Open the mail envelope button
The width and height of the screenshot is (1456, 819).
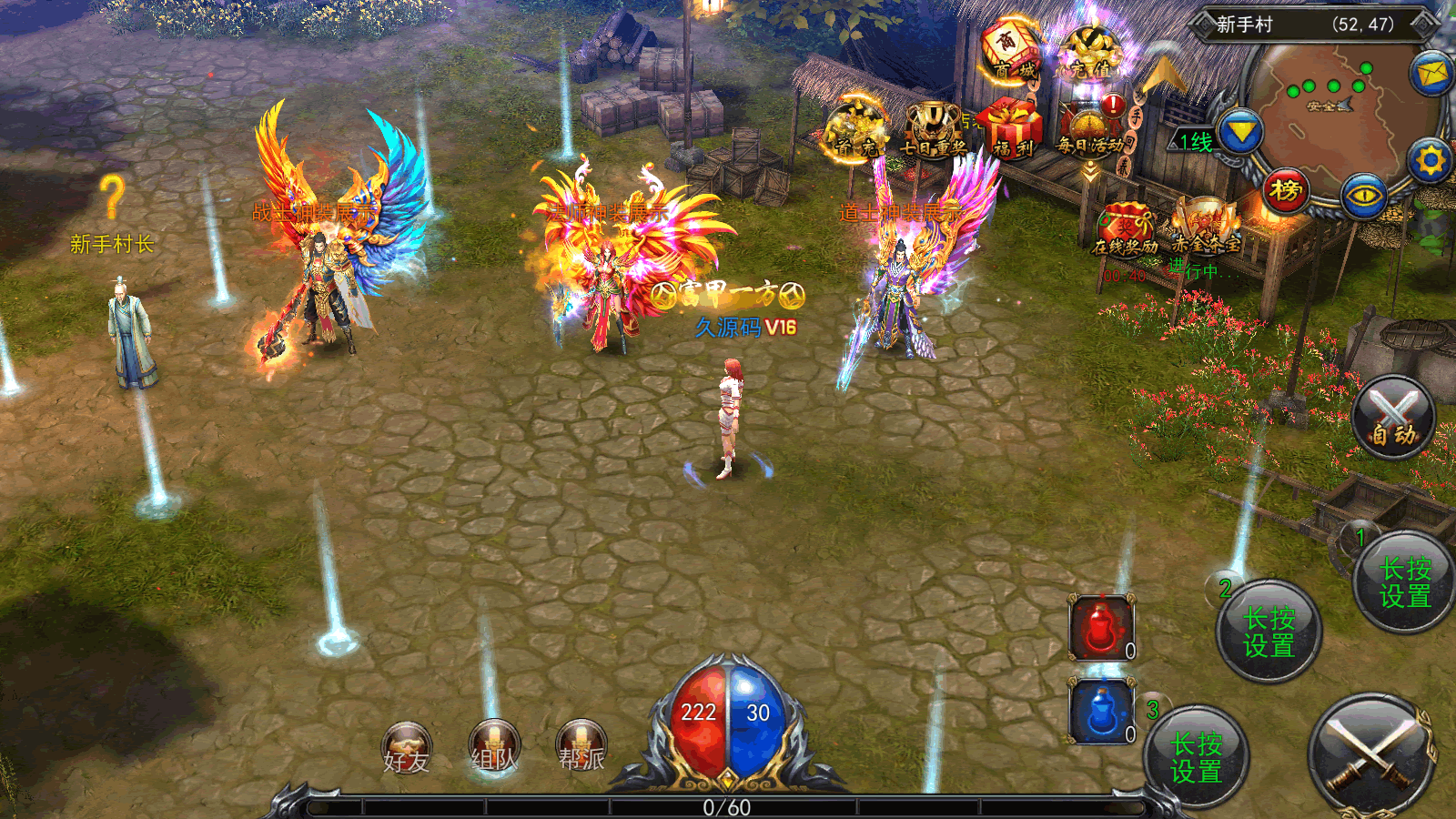(x=1431, y=73)
